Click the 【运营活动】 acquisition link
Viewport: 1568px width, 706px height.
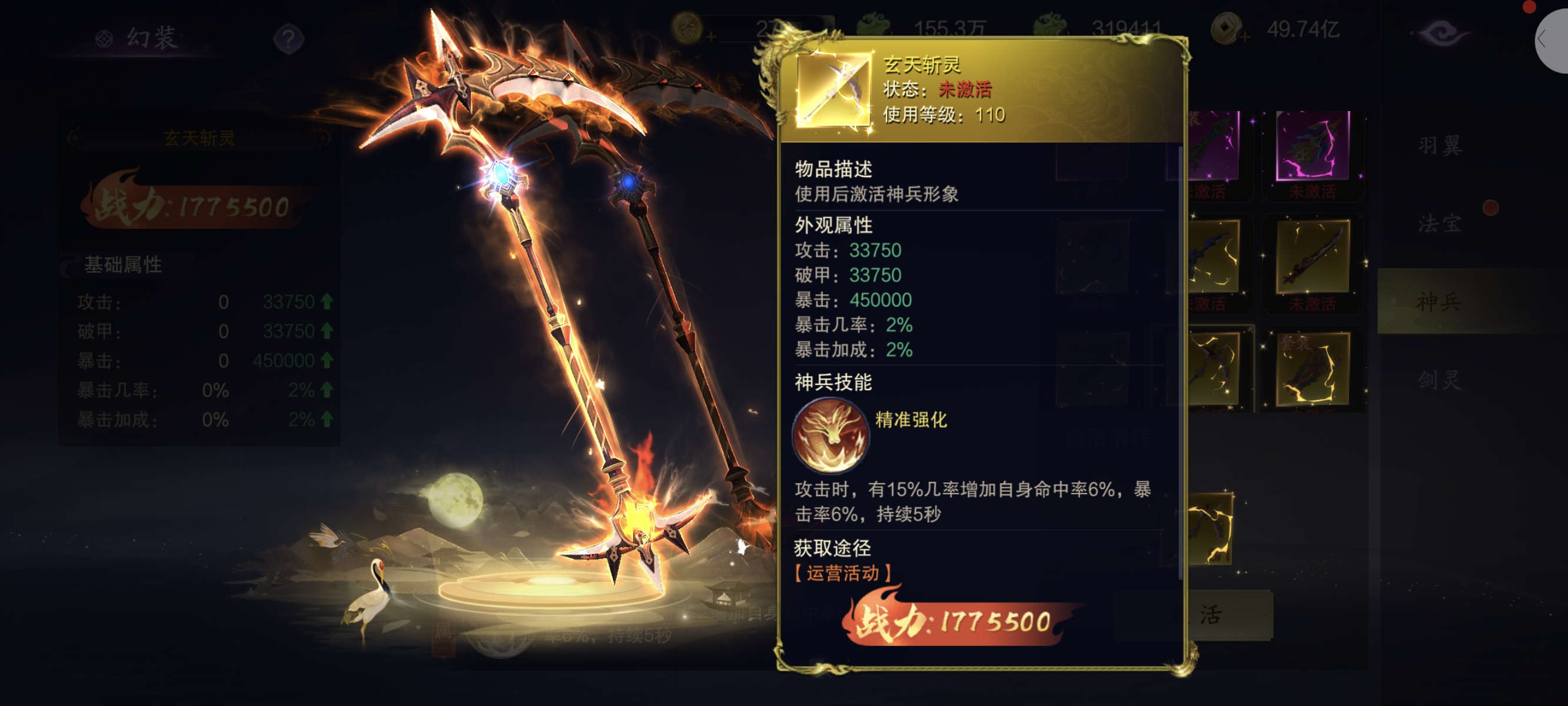(843, 572)
